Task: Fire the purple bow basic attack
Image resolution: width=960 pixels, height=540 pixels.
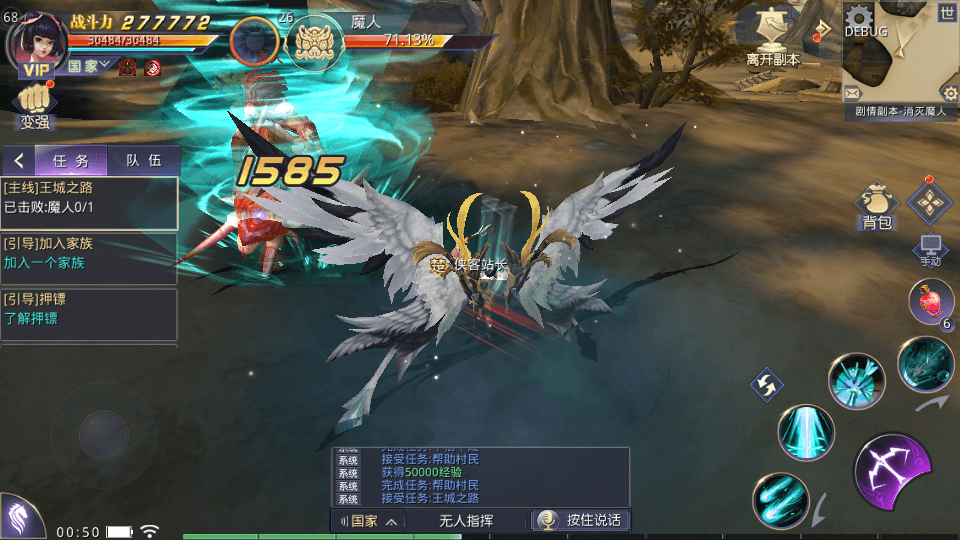Action: pos(893,470)
